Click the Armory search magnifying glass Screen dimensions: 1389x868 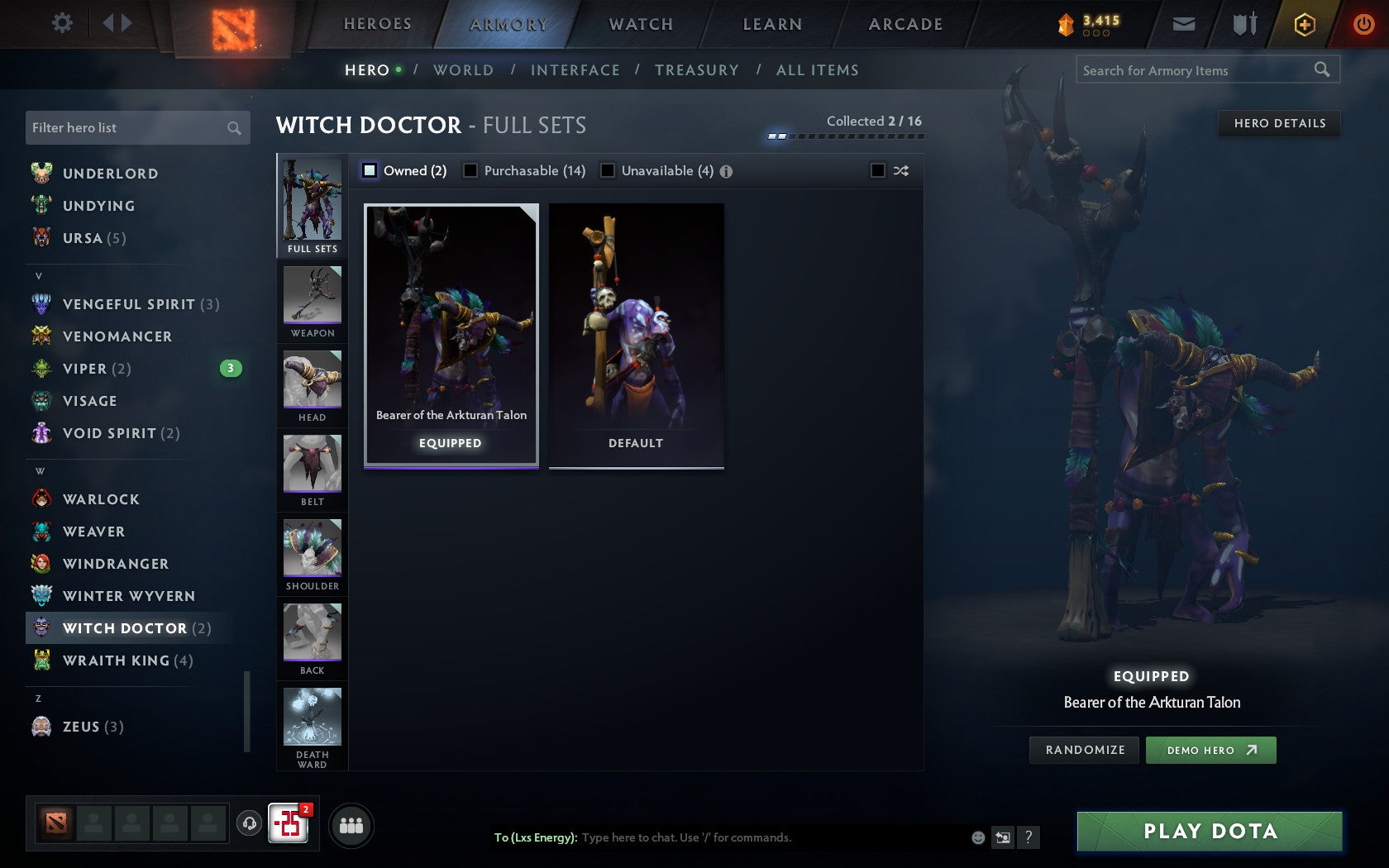[1321, 70]
